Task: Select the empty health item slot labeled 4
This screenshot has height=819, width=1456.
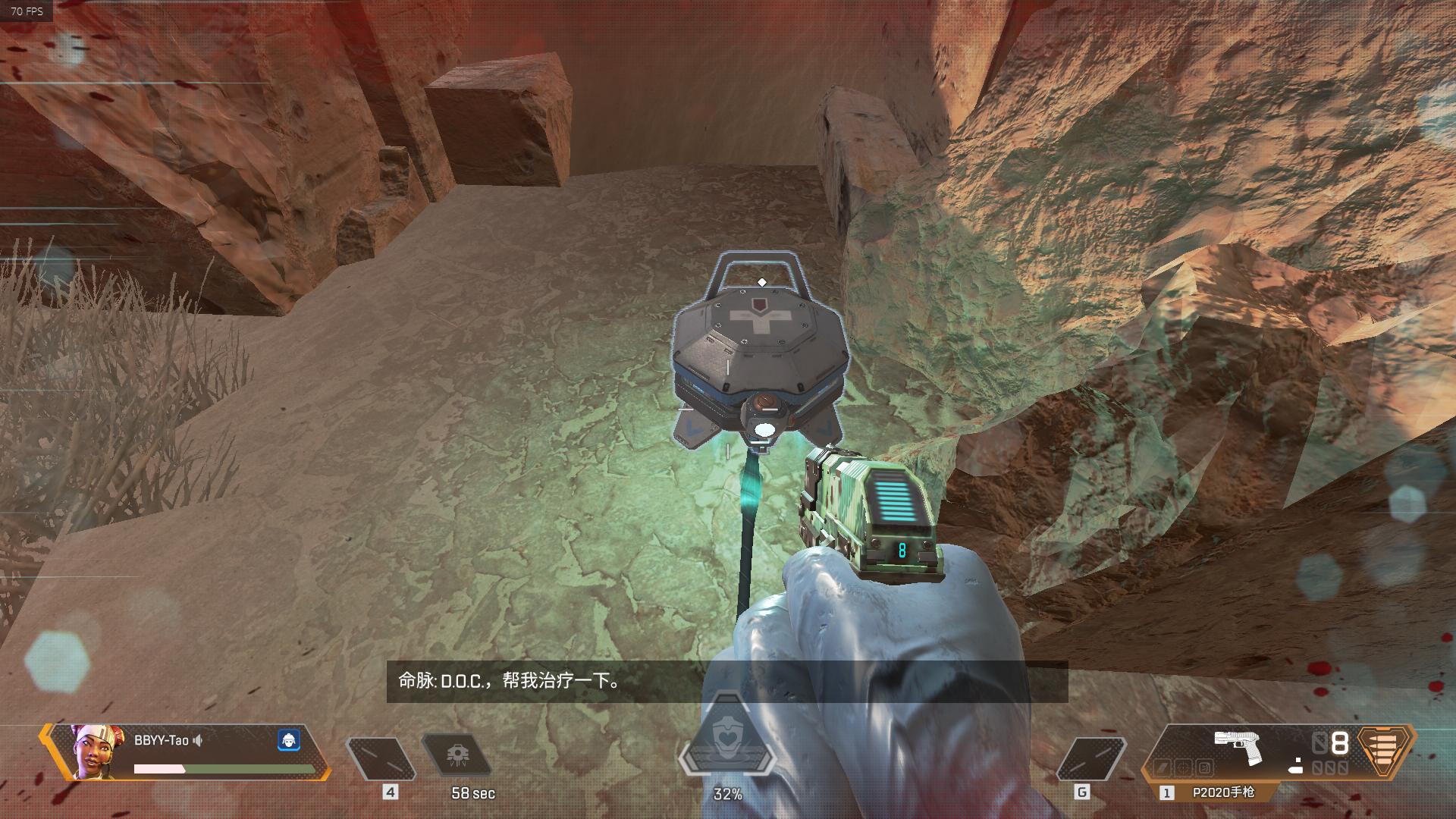Action: point(380,758)
